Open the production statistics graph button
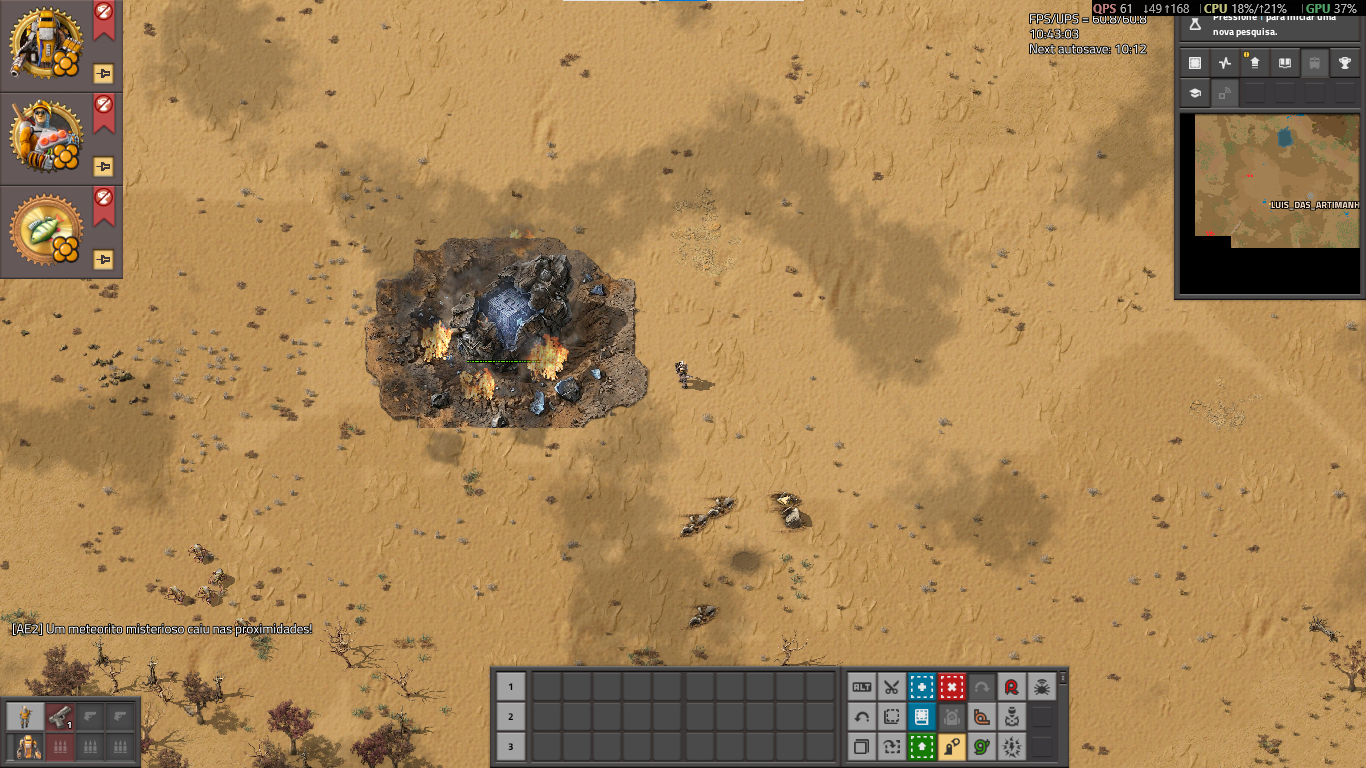 pos(1225,63)
